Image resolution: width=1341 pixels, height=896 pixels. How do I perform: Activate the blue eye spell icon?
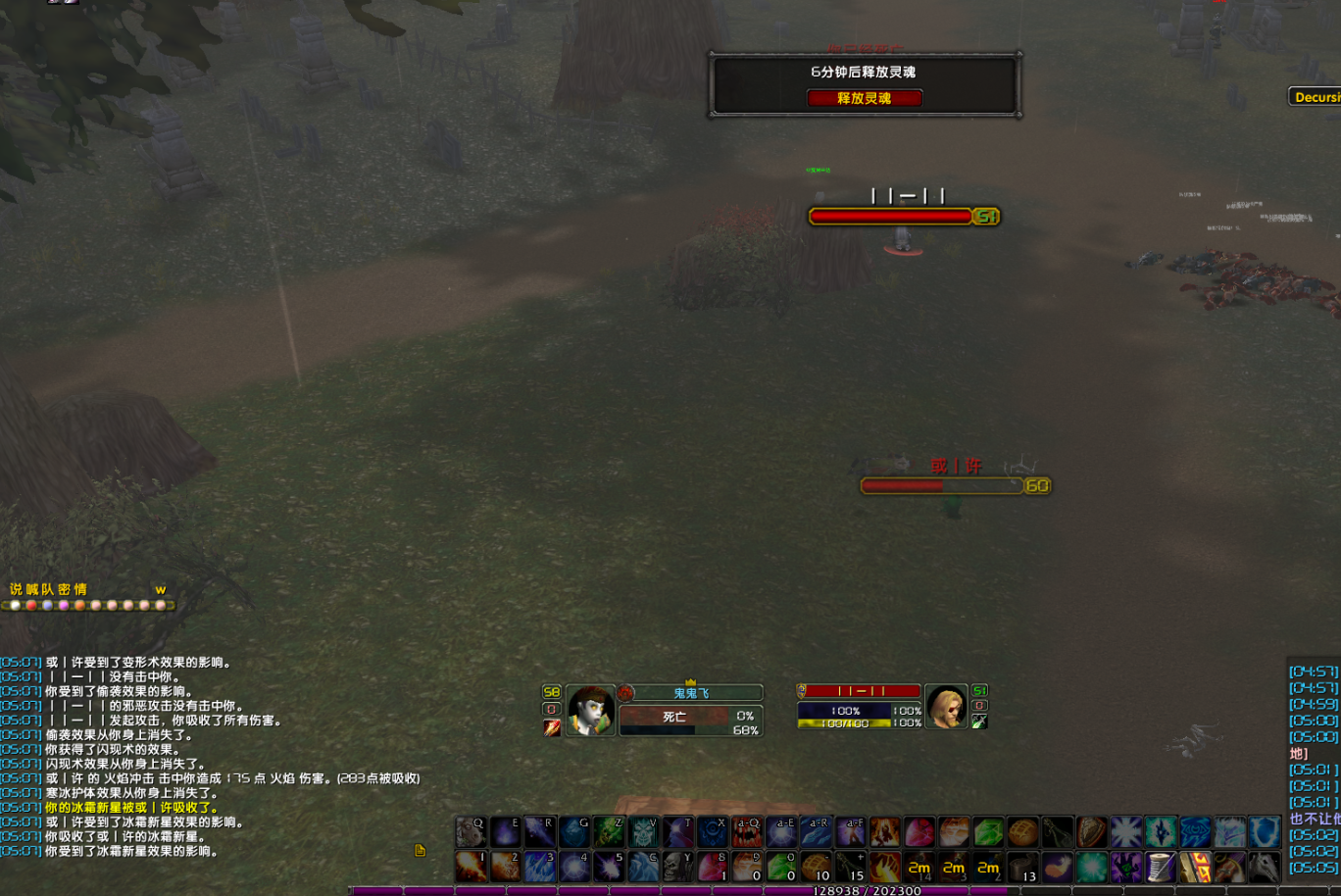point(1195,832)
